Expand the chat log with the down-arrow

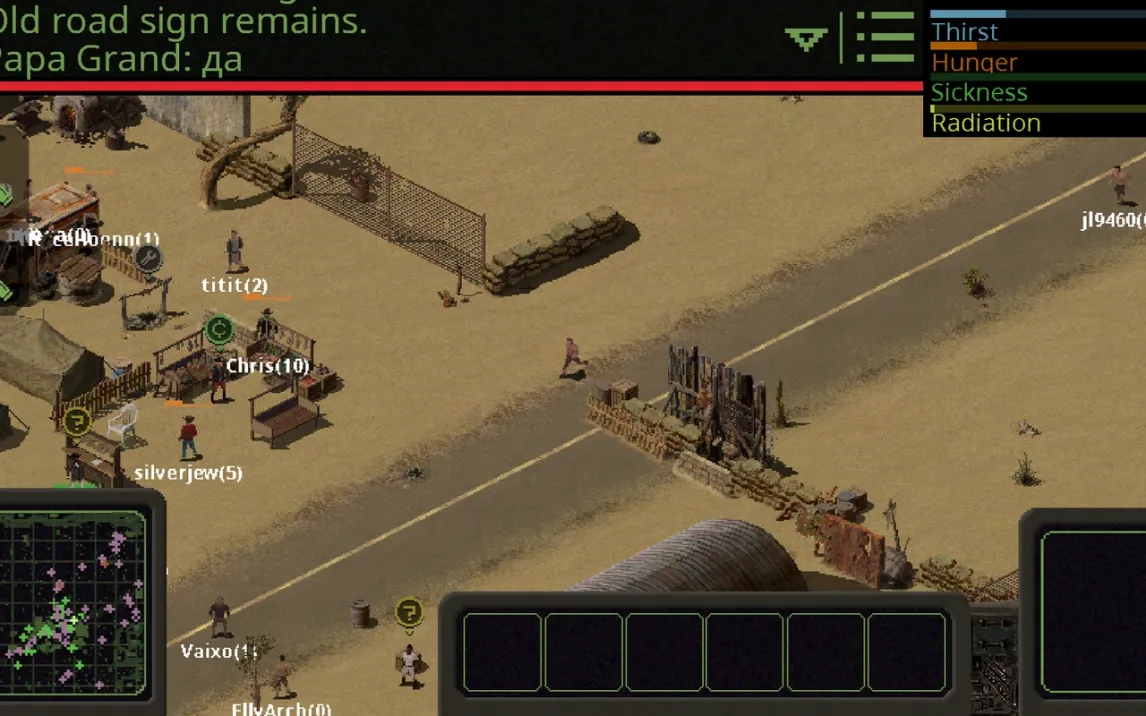[x=806, y=39]
